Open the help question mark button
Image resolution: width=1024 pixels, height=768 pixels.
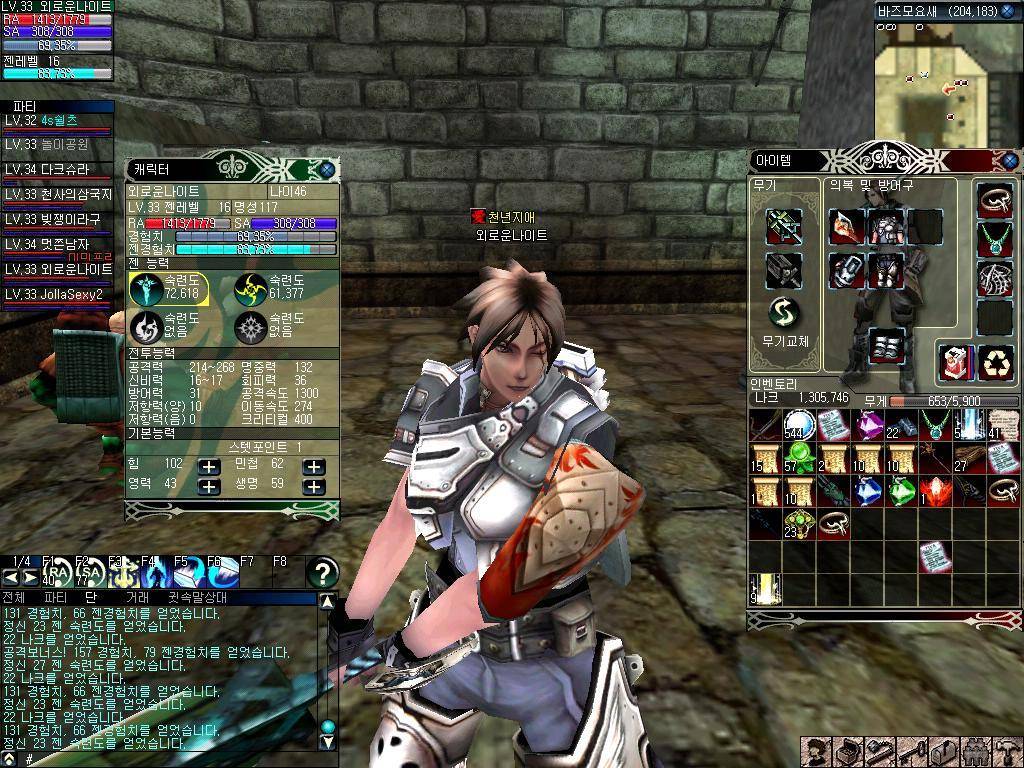click(322, 573)
